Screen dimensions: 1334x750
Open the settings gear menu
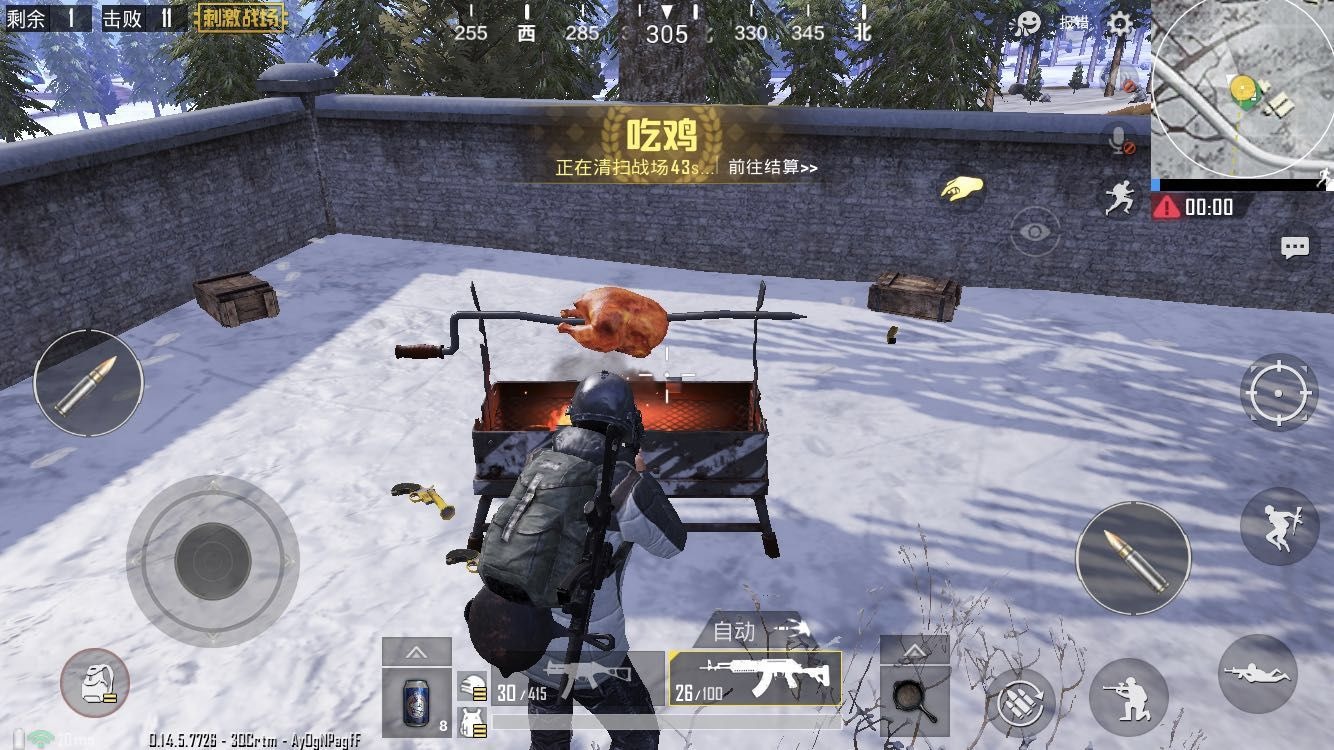[x=1120, y=25]
